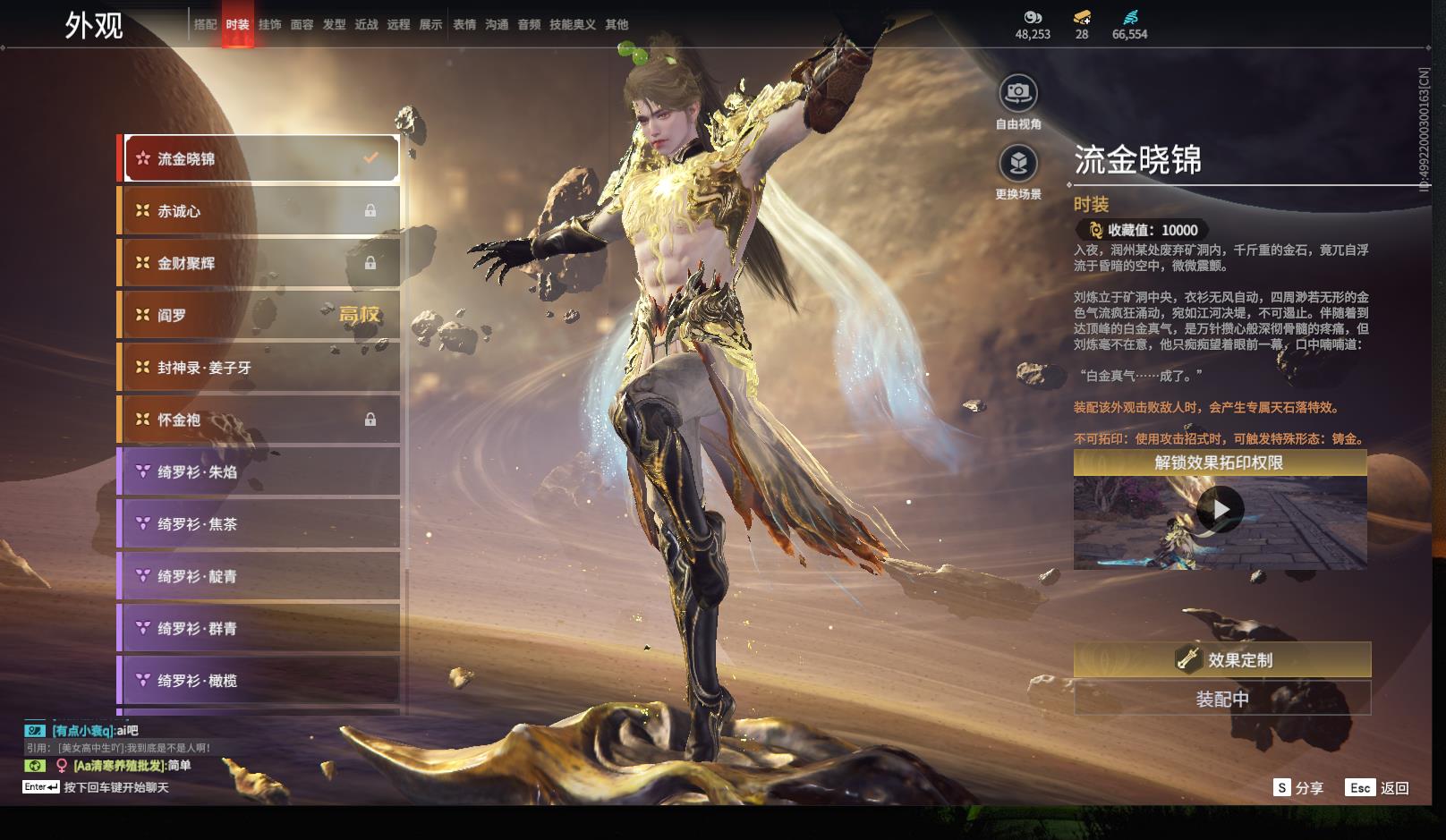The image size is (1446, 840).
Task: Go to the 发型 tab
Action: (x=334, y=25)
